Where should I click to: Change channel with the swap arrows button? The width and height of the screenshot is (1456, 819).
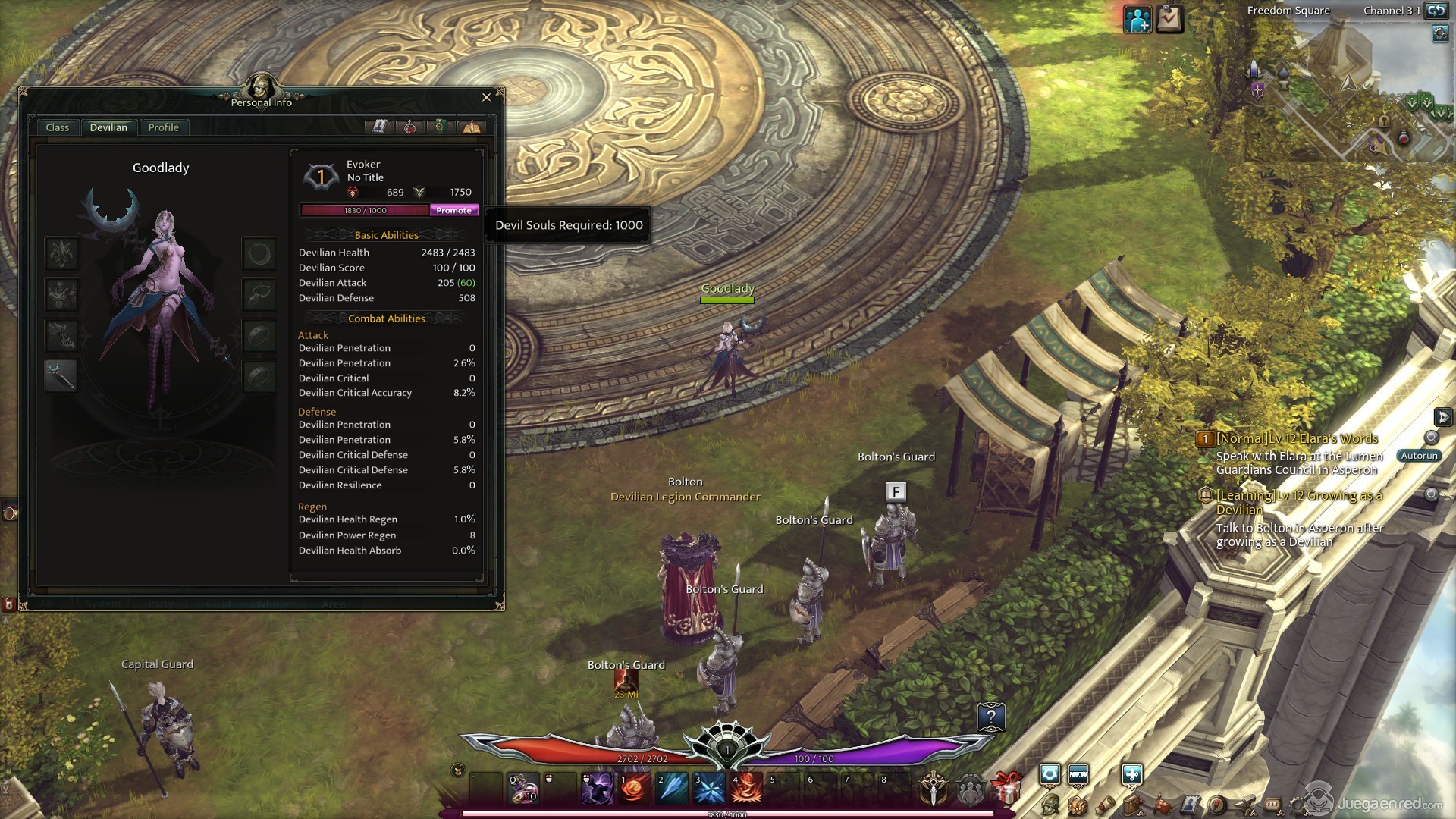(1436, 11)
